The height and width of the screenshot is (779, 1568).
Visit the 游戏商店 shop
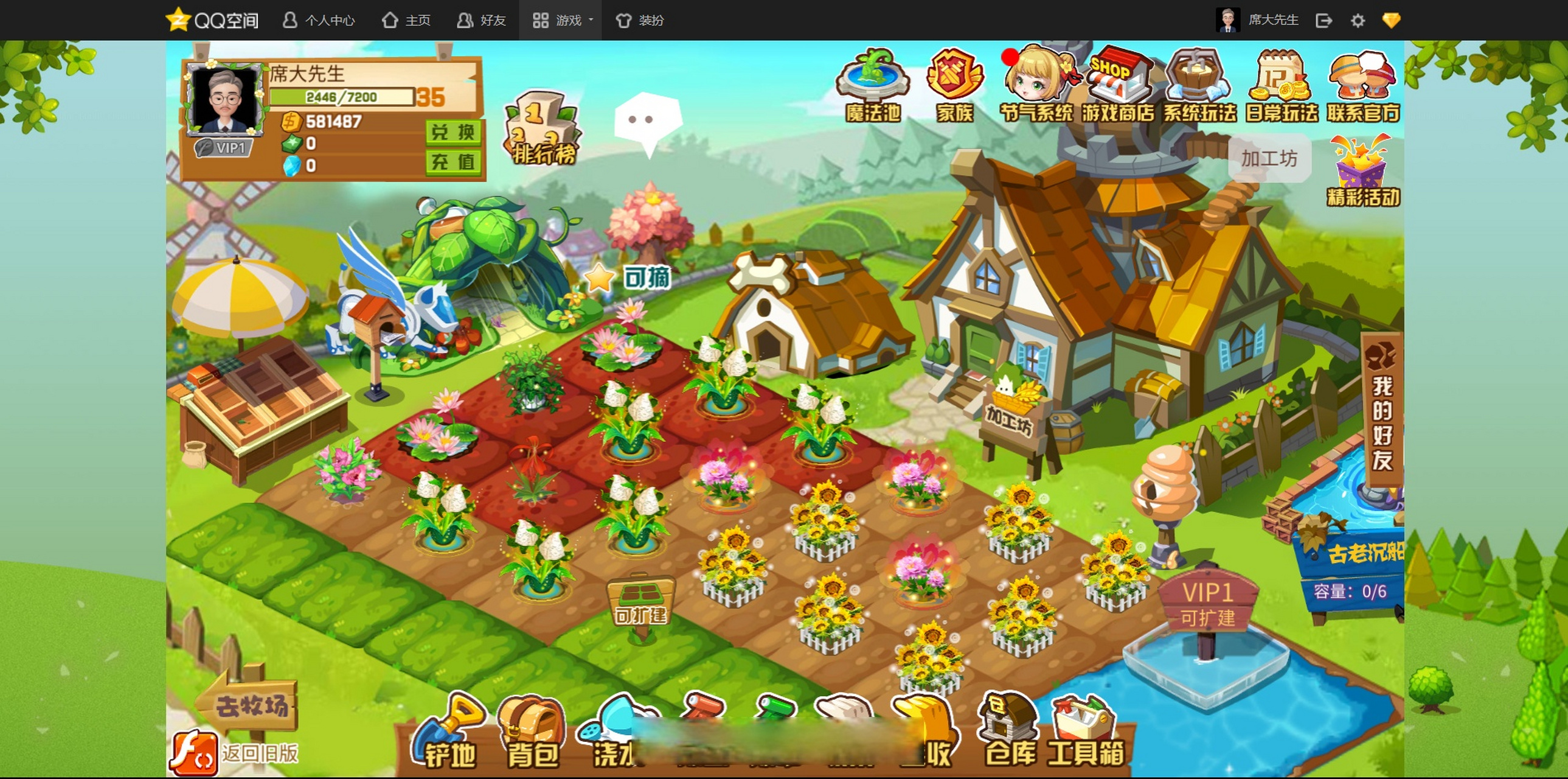tap(1117, 85)
